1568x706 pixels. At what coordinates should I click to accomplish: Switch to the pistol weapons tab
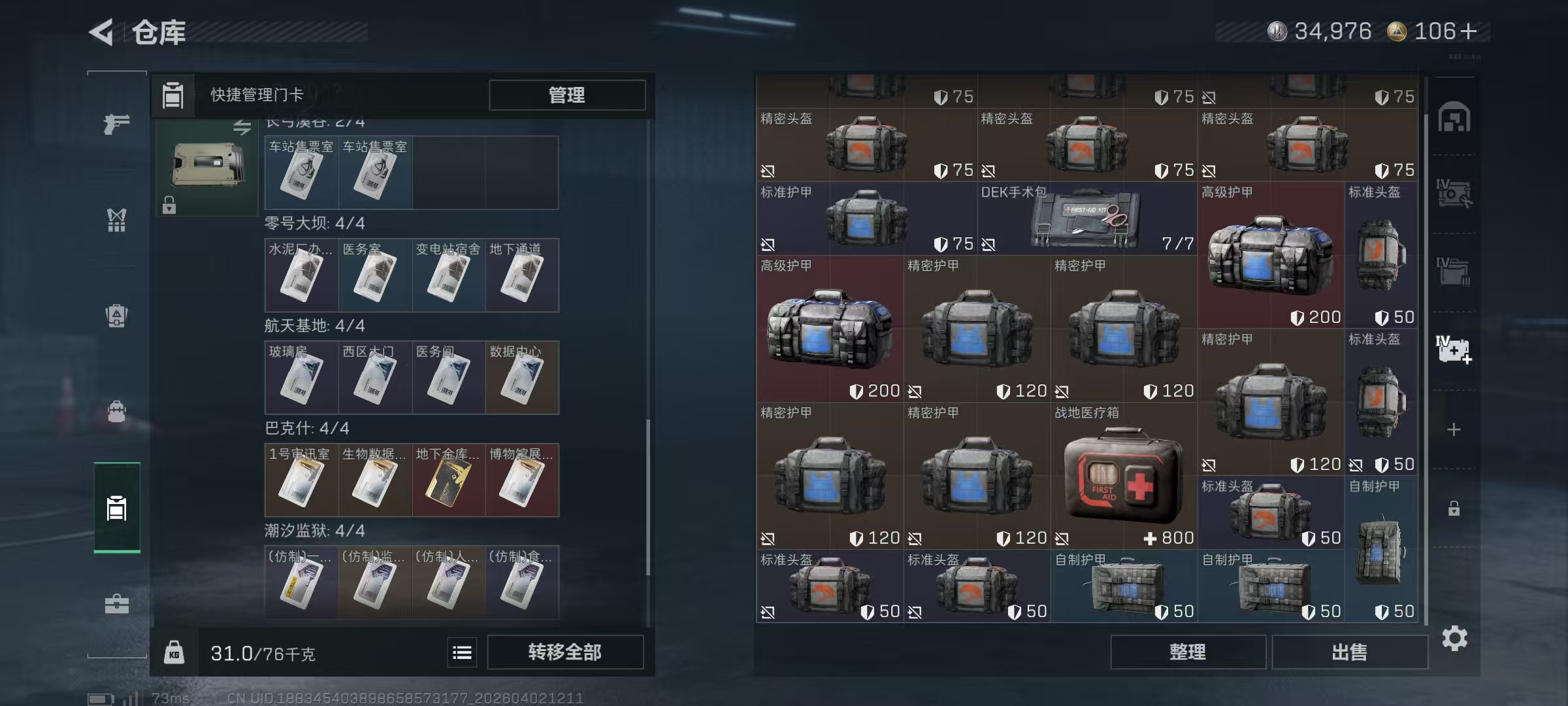pos(116,124)
